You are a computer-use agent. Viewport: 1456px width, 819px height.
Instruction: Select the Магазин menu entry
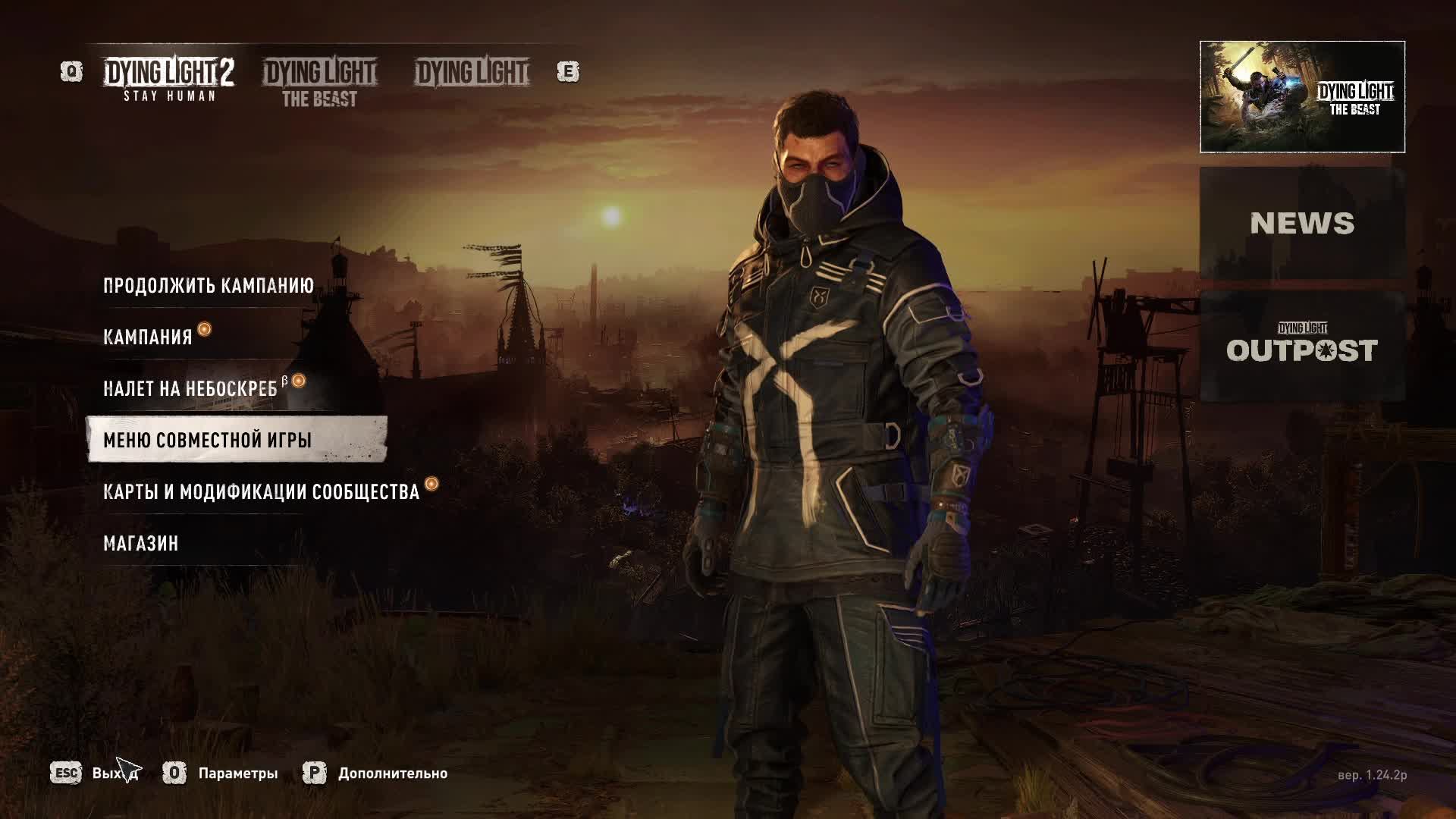click(140, 542)
